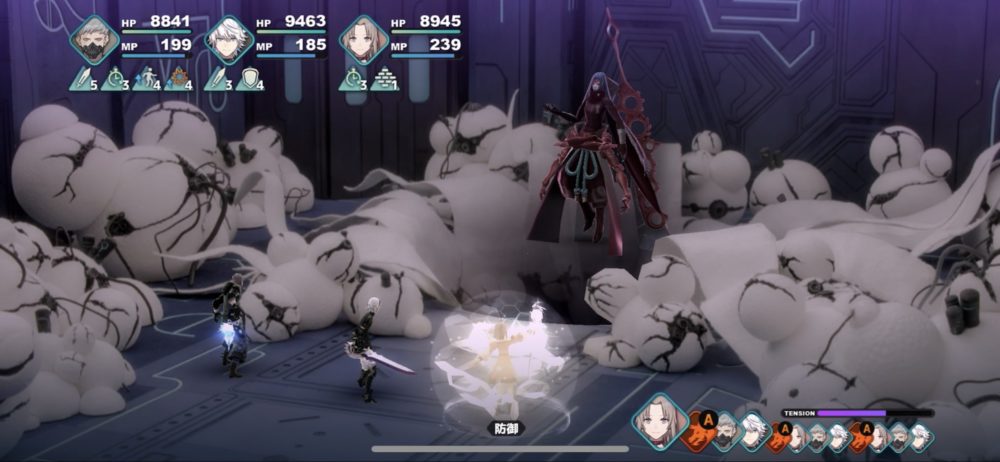The image size is (1000, 462).
Task: Check the running figure buff icon
Action: 149,78
